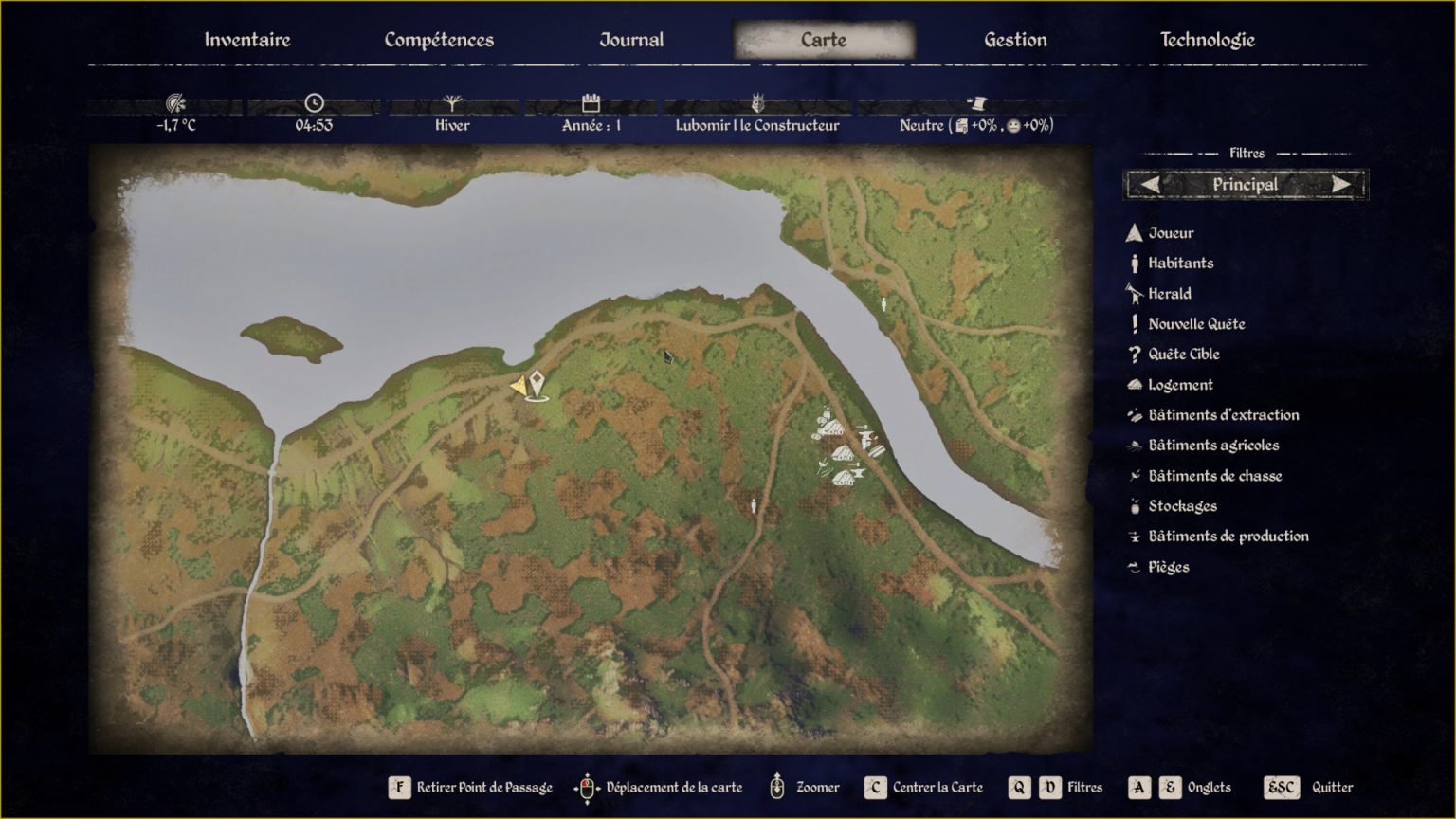Image resolution: width=1456 pixels, height=819 pixels.
Task: Toggle the Bâtiments d'extraction filter
Action: tap(1133, 414)
